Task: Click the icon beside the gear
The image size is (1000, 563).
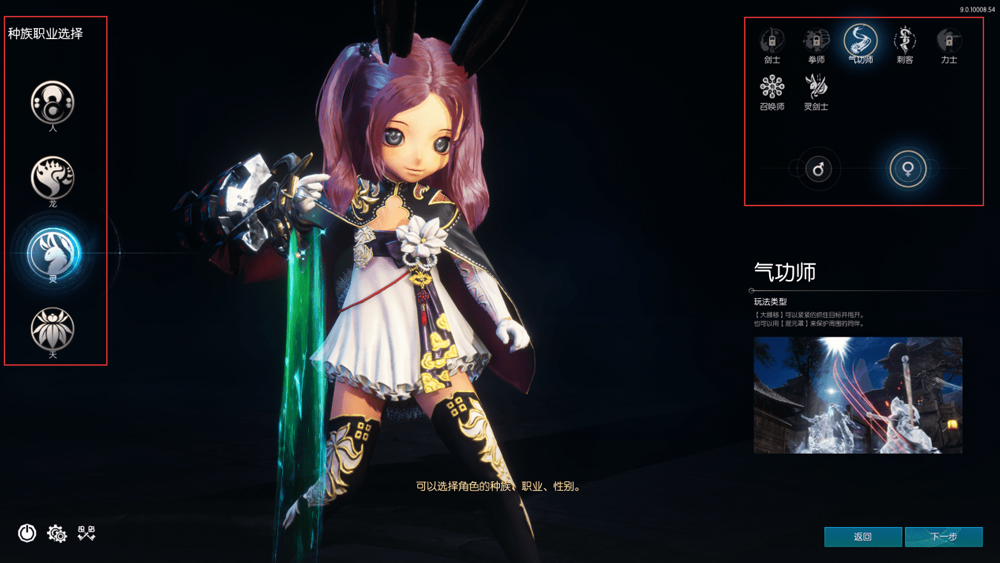Action: [x=86, y=533]
